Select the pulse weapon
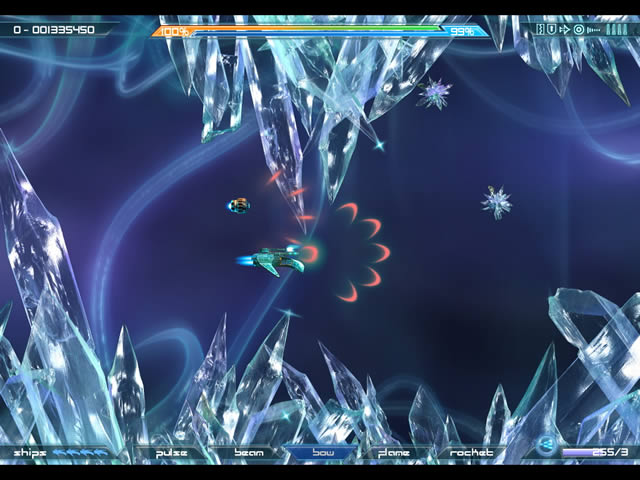The height and width of the screenshot is (480, 640). (171, 453)
